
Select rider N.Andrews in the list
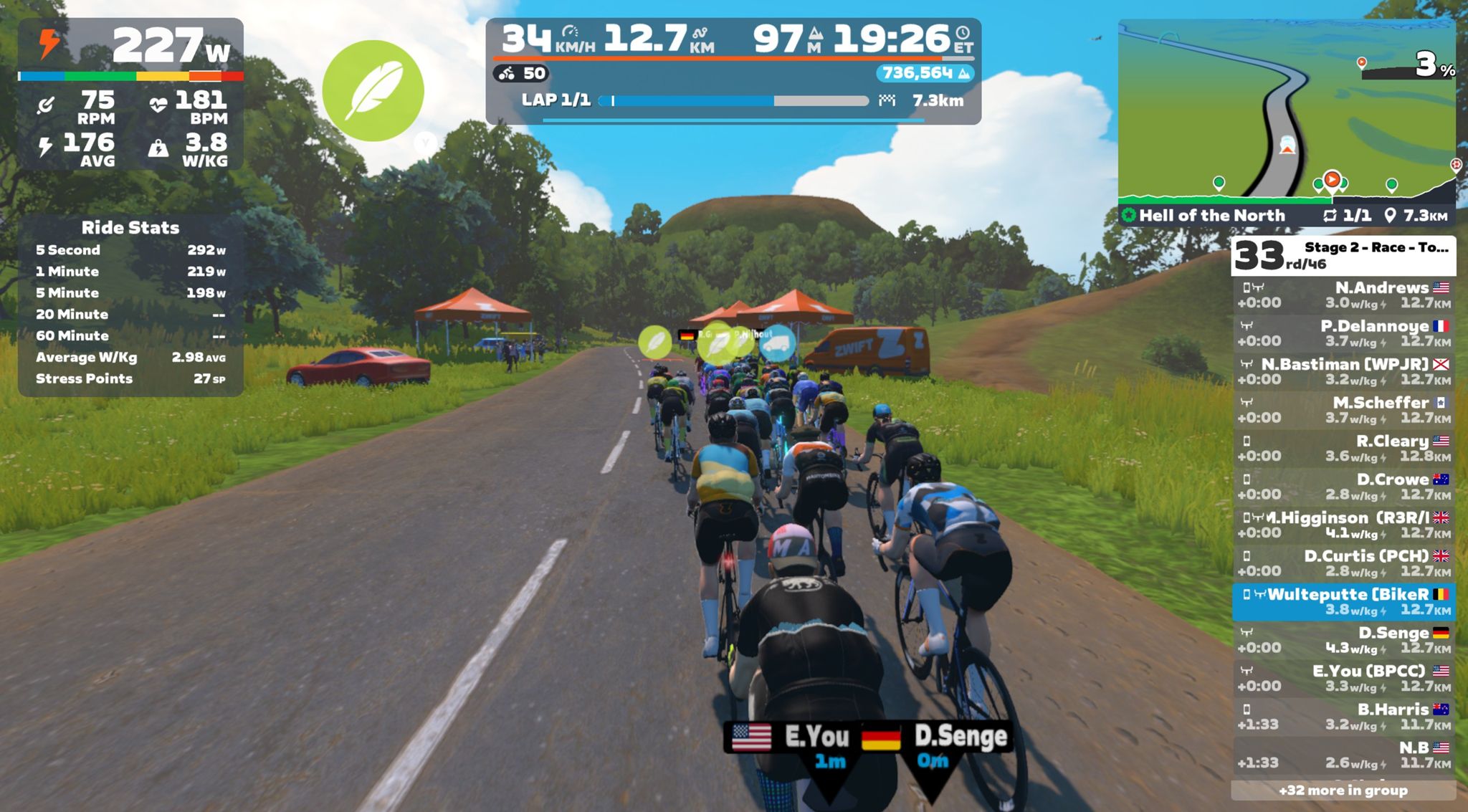(x=1343, y=295)
